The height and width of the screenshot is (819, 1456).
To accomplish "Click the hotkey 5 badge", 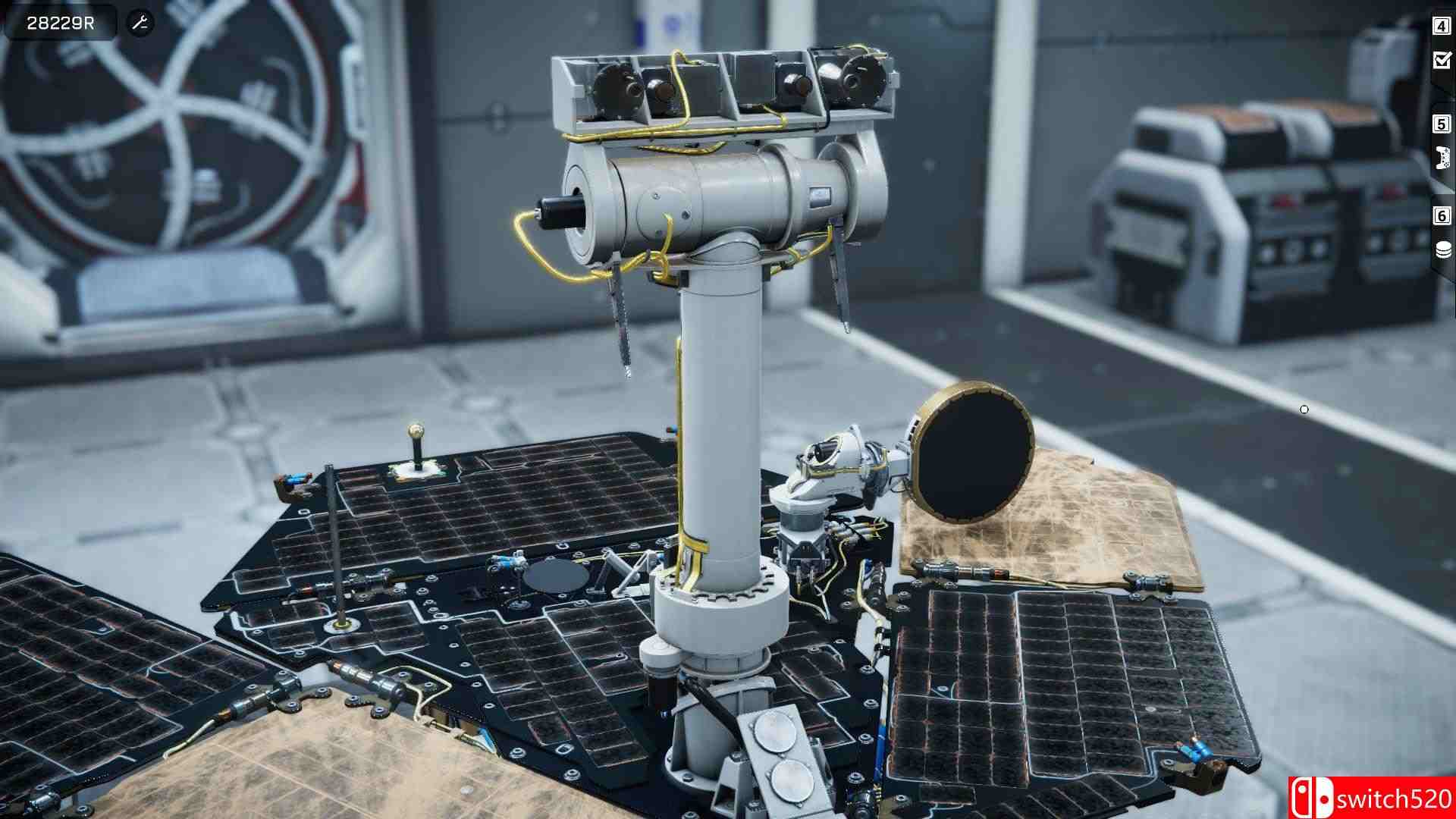I will click(1440, 122).
